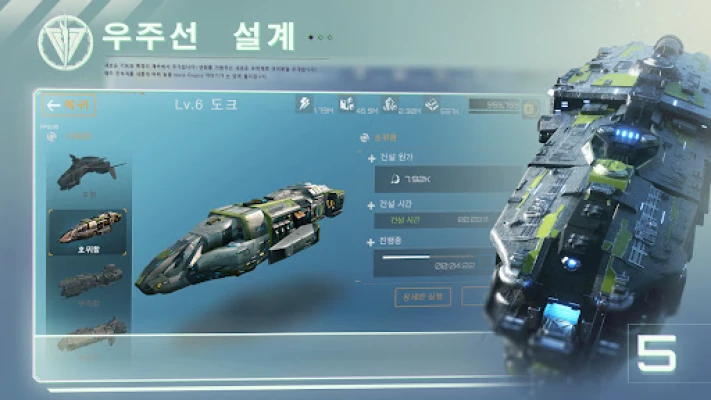Image resolution: width=711 pixels, height=400 pixels.
Task: Open the 상세한 설명 detailed description button
Action: pyautogui.click(x=423, y=296)
